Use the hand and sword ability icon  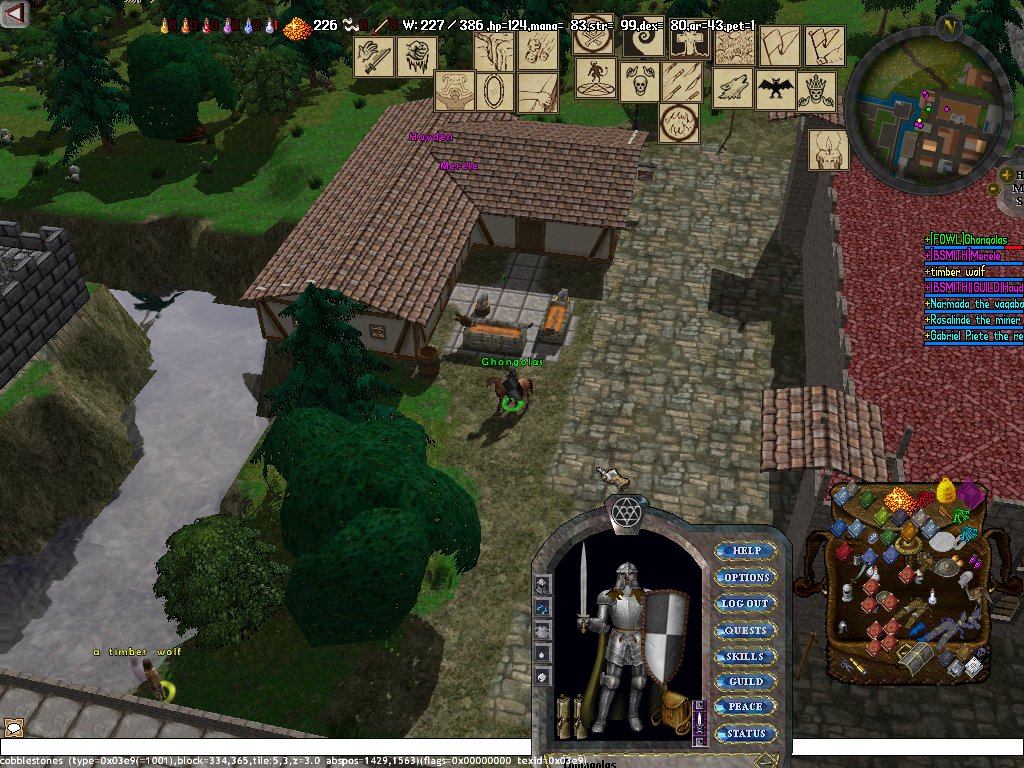[374, 57]
